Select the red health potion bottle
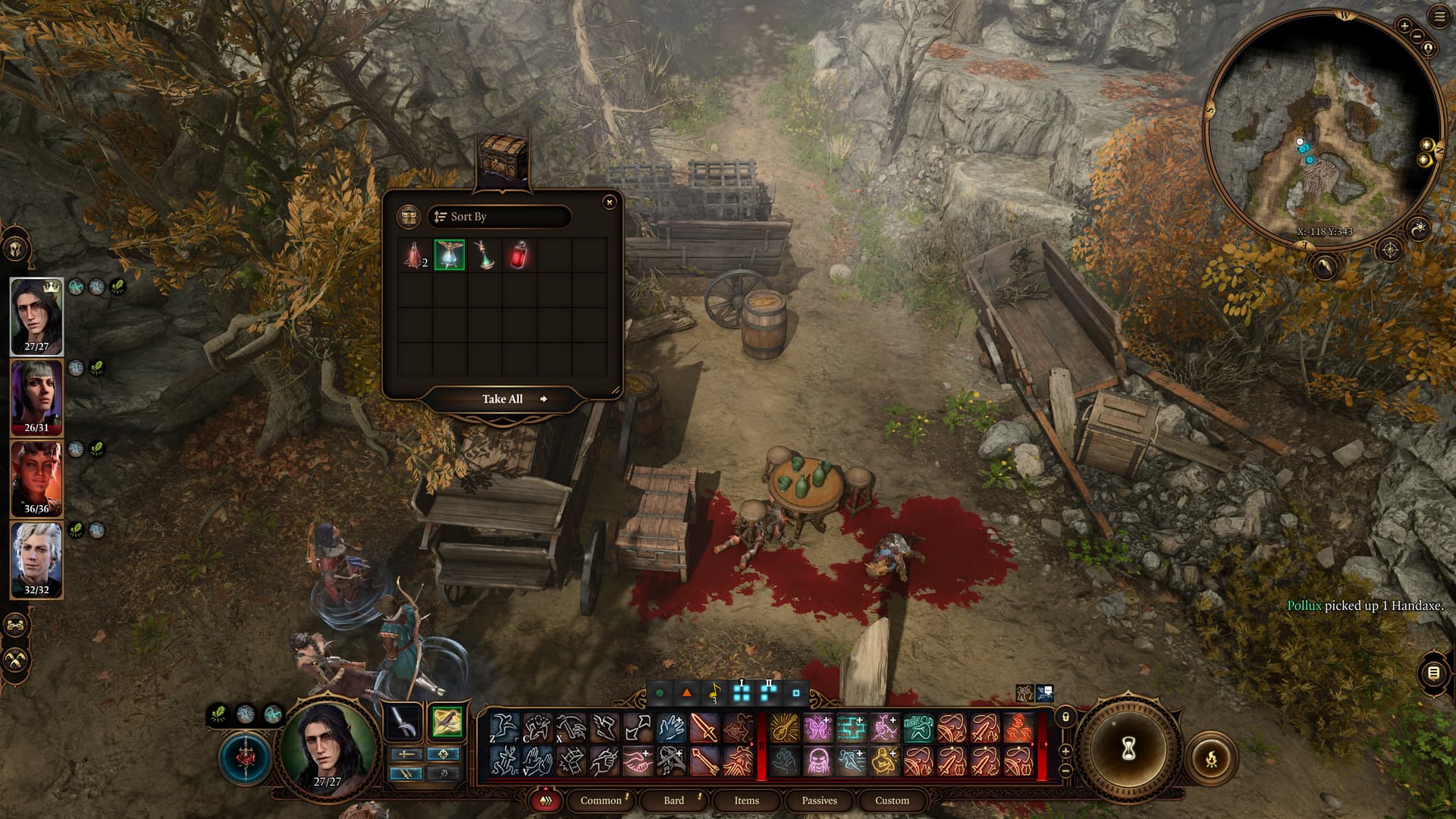 click(x=519, y=256)
